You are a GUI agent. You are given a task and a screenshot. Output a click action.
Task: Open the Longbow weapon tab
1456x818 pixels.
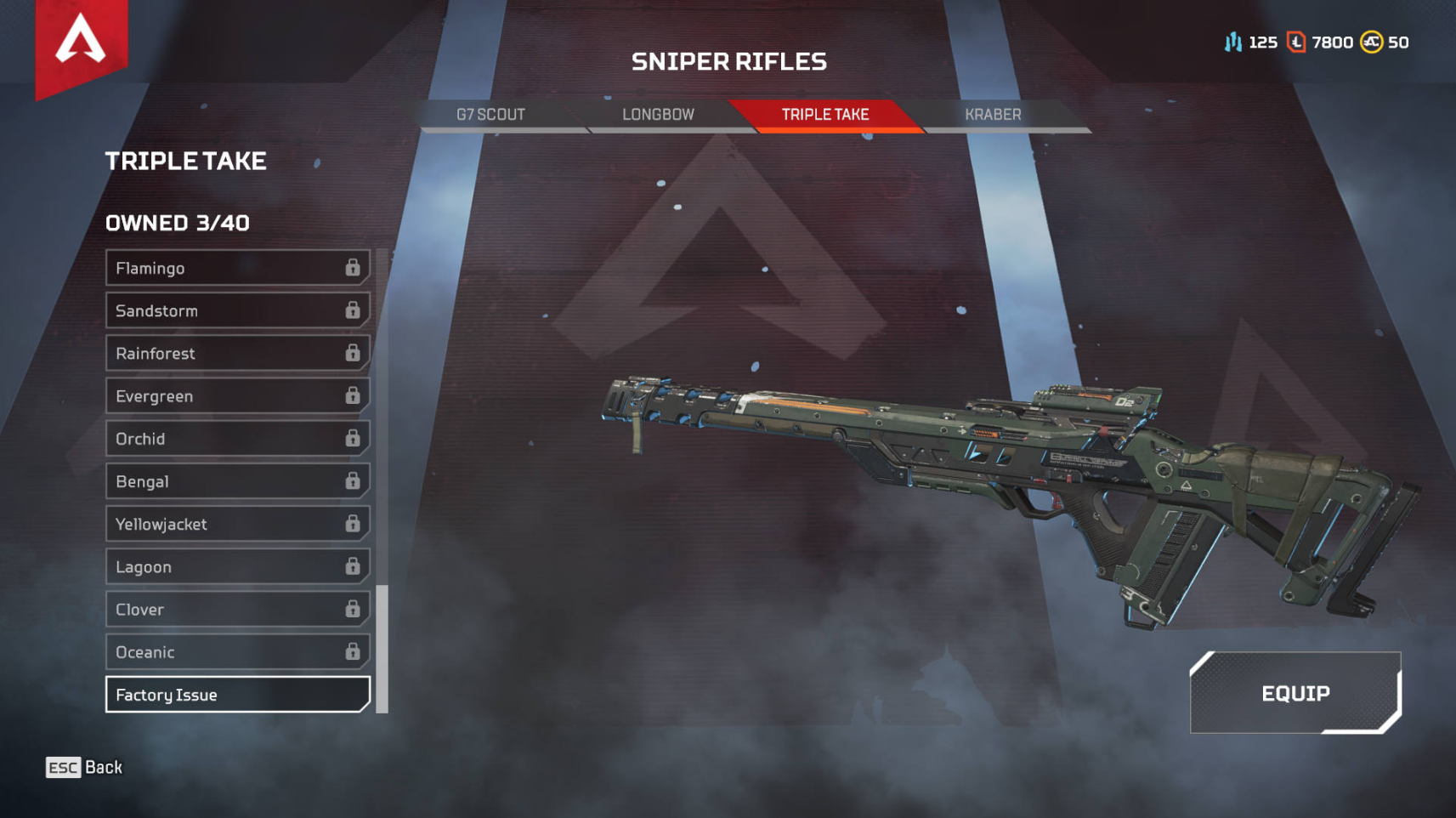(x=658, y=115)
